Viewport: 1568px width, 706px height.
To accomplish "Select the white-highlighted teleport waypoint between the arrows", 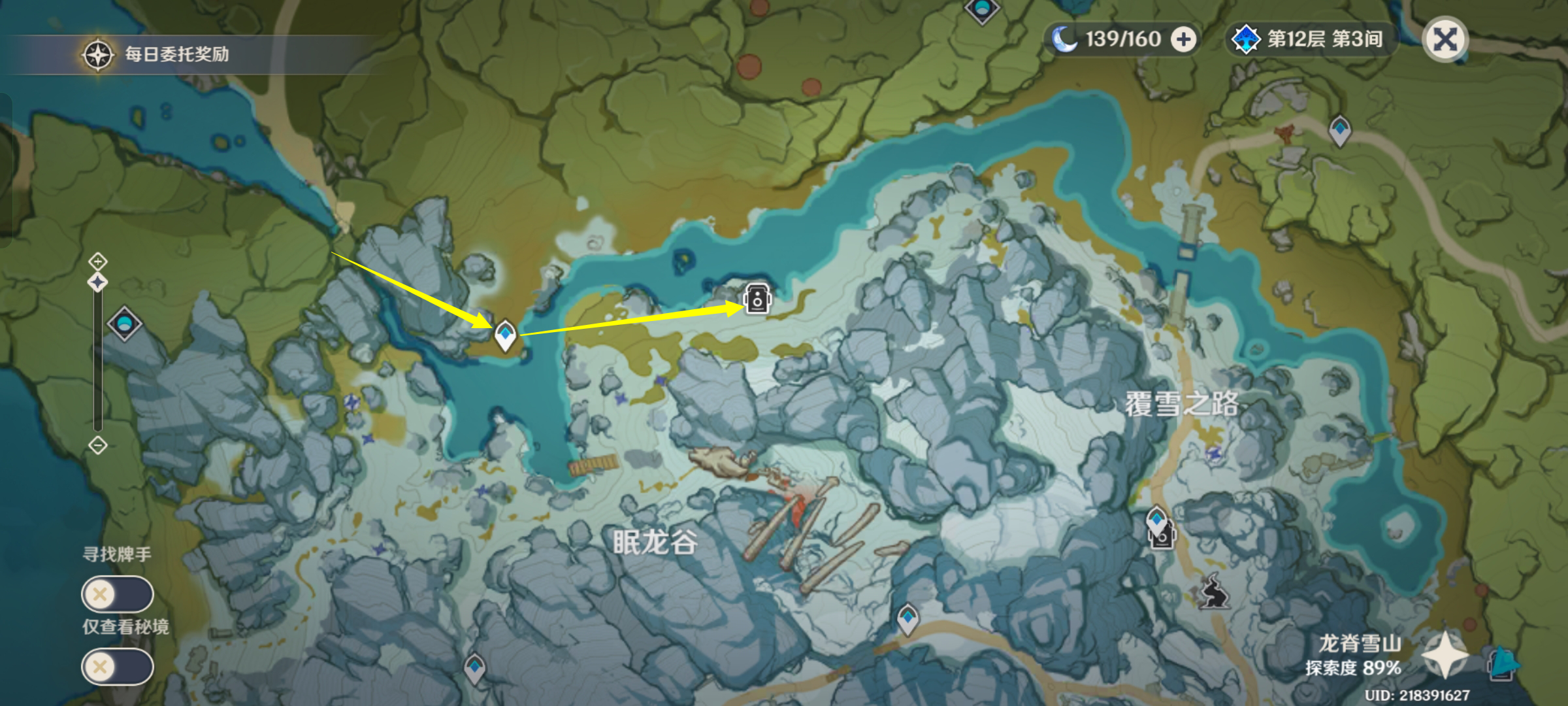I will click(505, 335).
